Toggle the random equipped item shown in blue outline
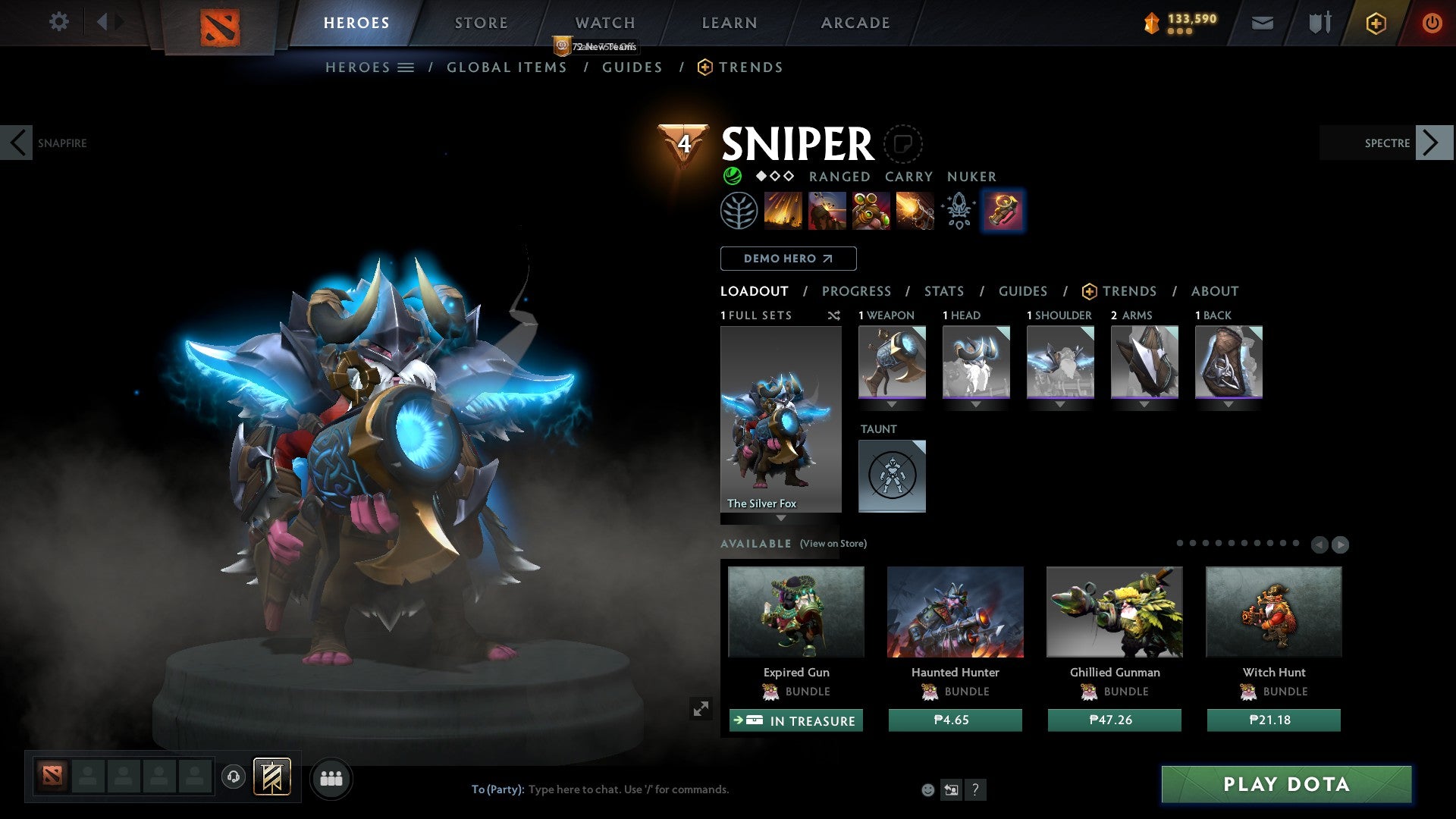 (x=1003, y=211)
